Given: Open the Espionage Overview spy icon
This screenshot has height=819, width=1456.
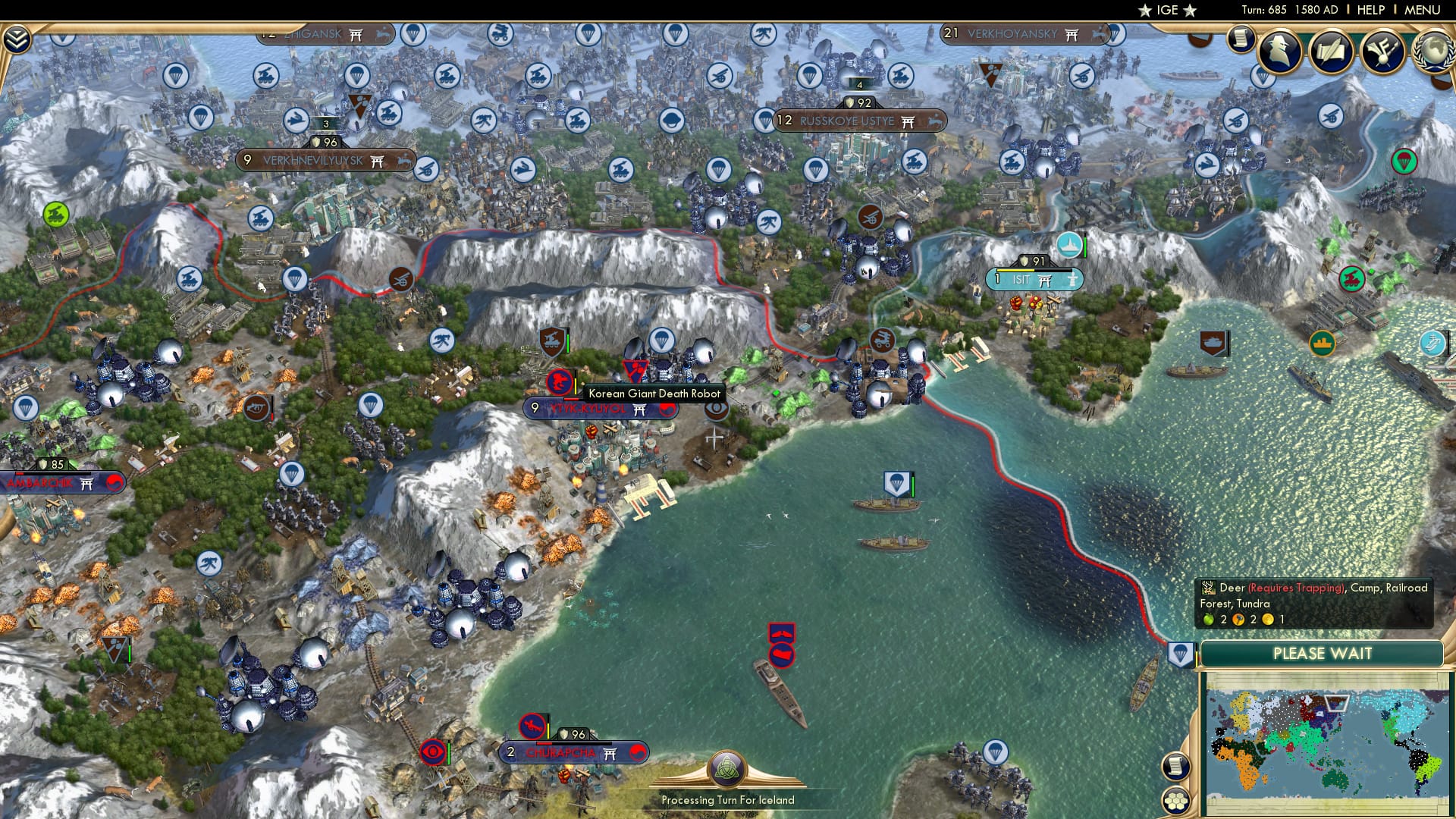Looking at the screenshot, I should click(1279, 53).
